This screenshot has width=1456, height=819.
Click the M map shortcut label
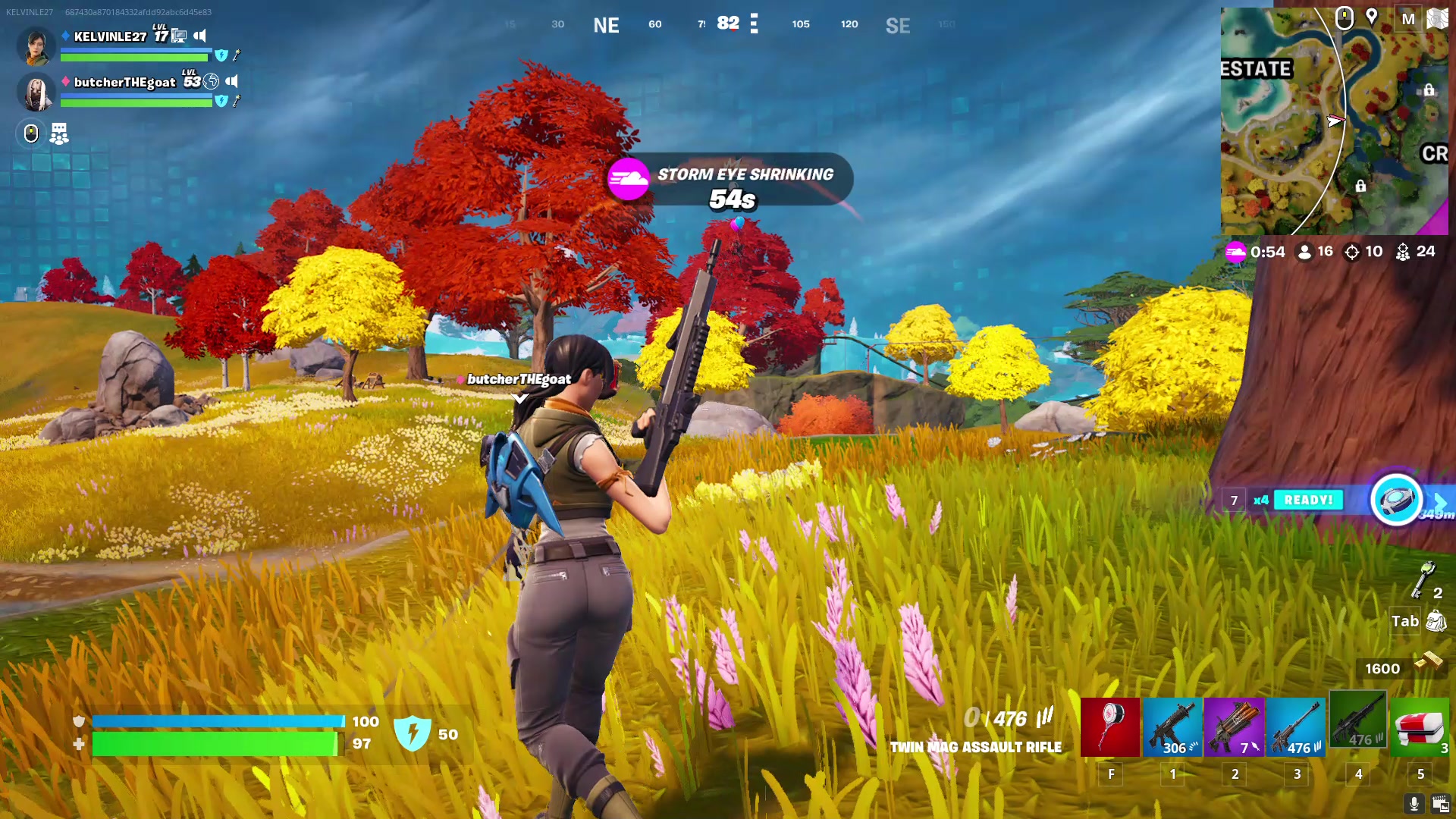[1408, 19]
